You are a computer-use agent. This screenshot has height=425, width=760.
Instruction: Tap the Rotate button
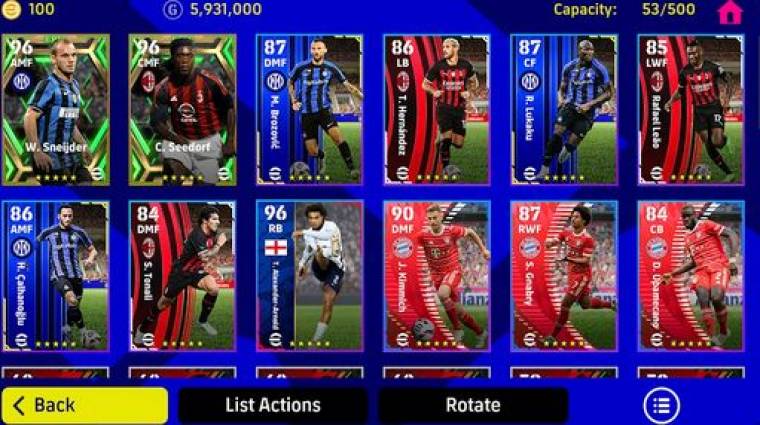tap(473, 405)
